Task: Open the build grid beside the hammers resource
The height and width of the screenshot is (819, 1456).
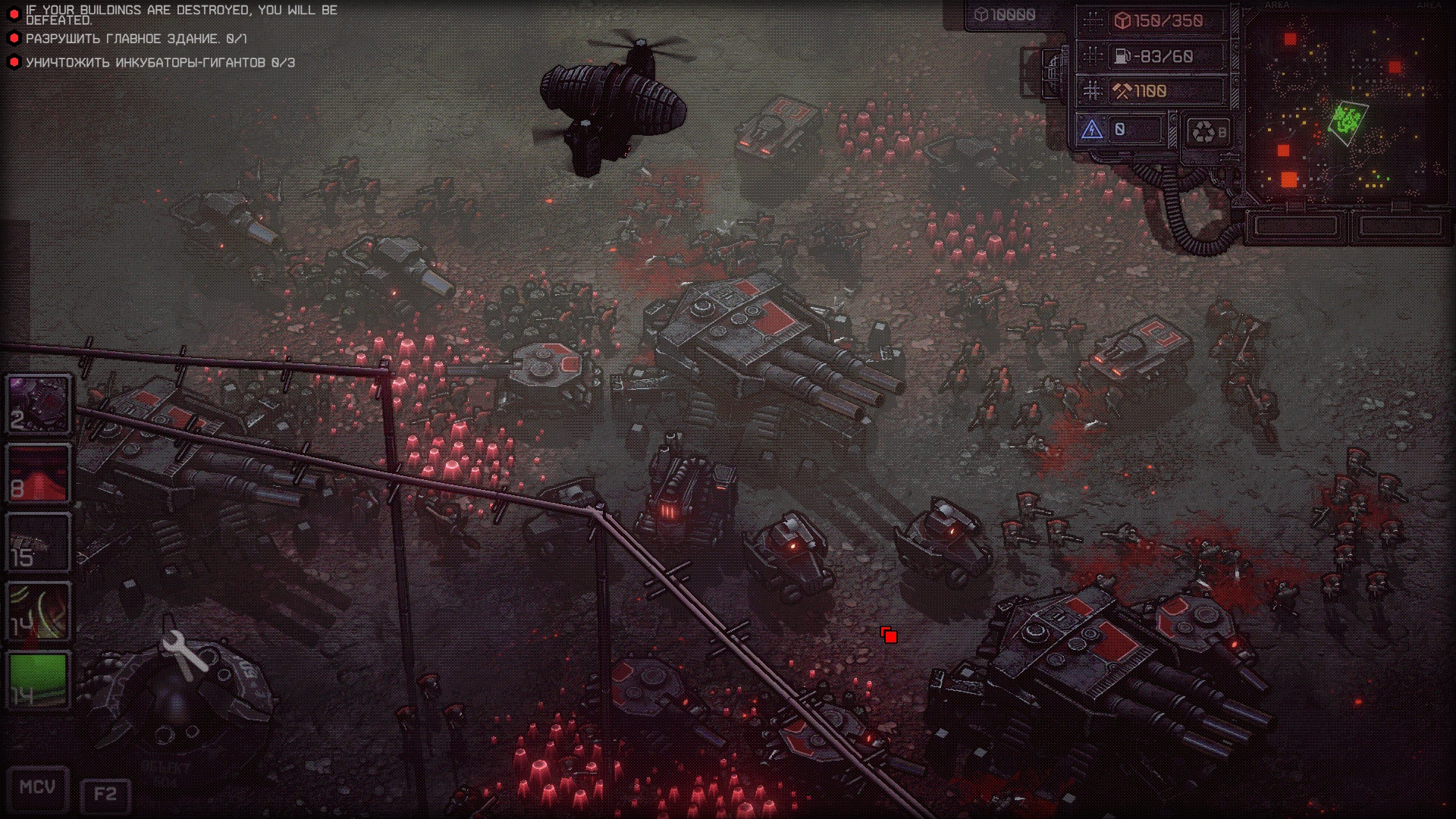Action: [1092, 91]
